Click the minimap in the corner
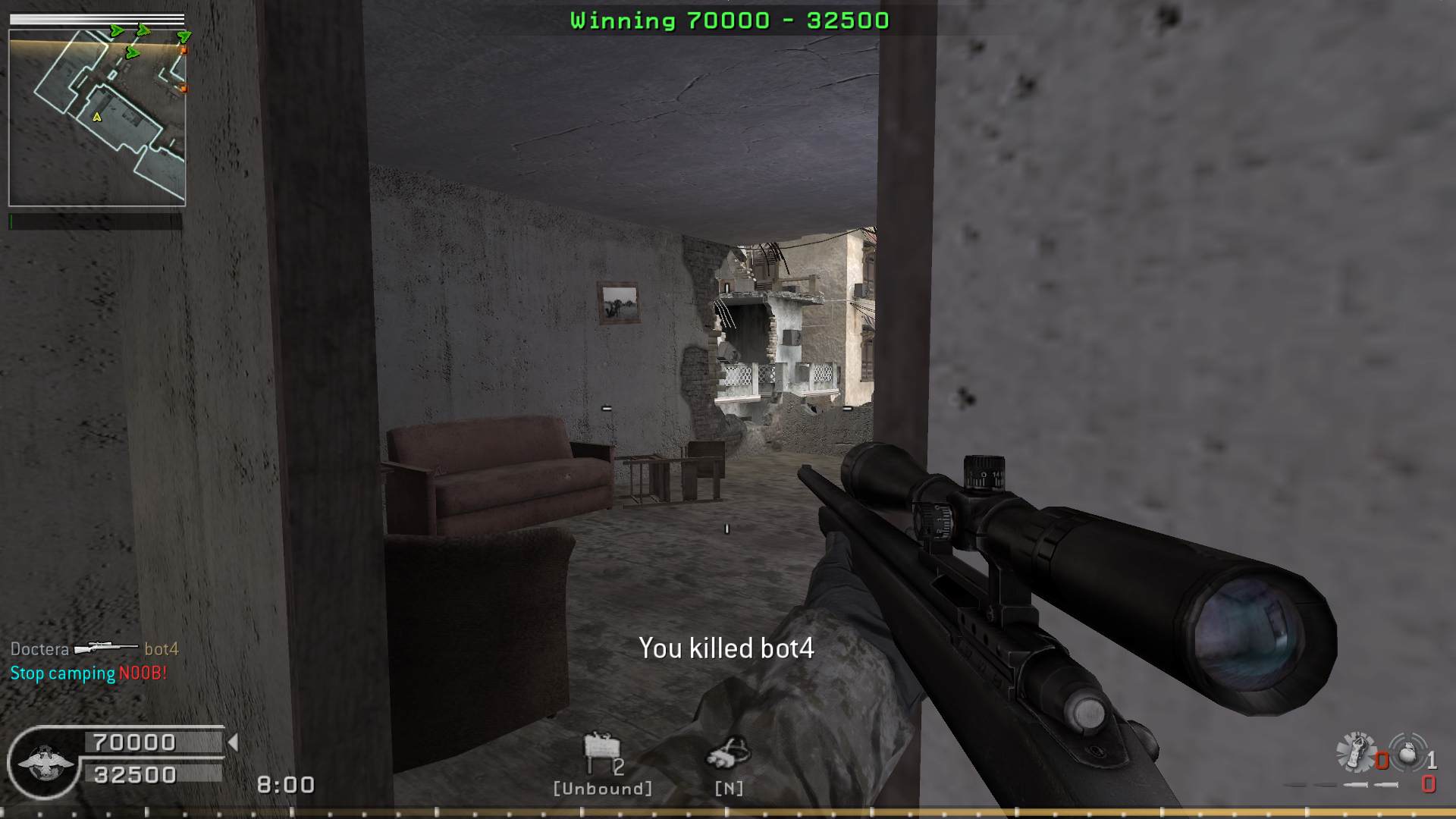 (x=97, y=118)
